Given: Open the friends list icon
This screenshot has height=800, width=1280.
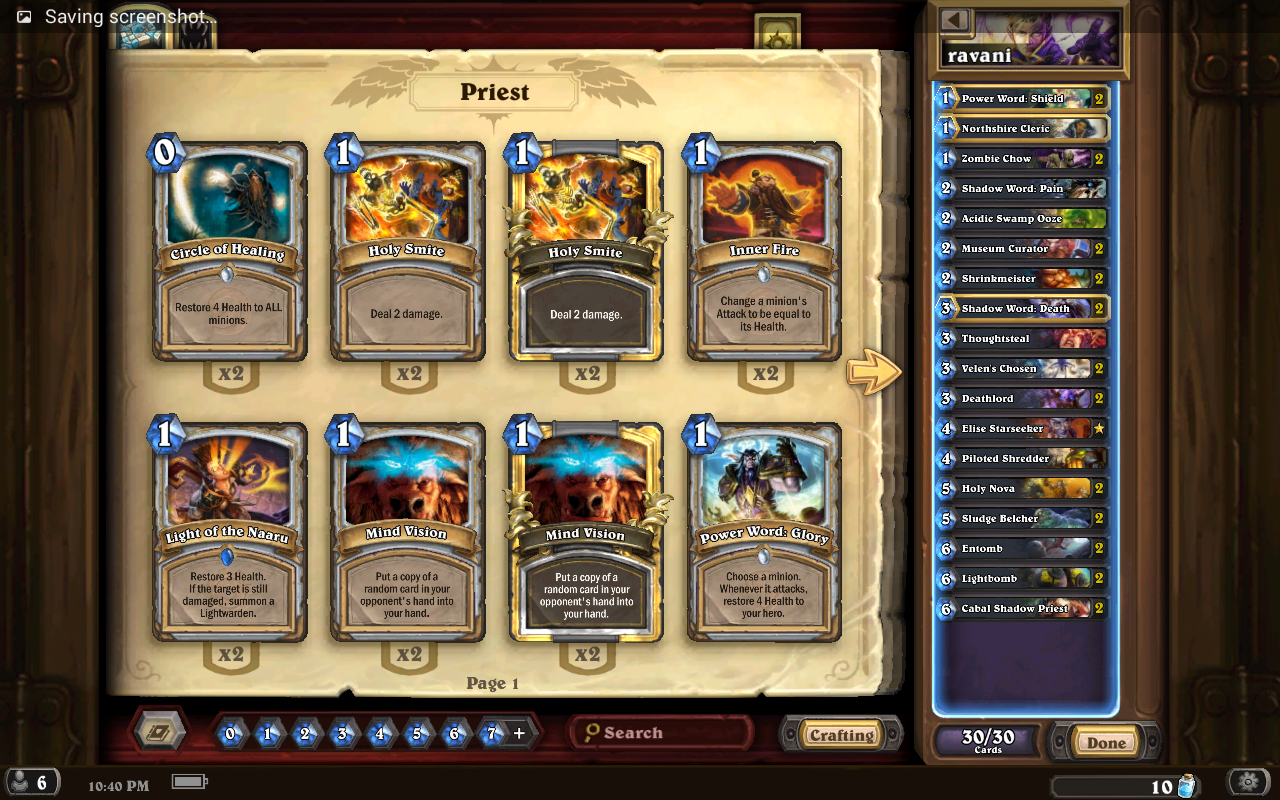Looking at the screenshot, I should tap(30, 782).
